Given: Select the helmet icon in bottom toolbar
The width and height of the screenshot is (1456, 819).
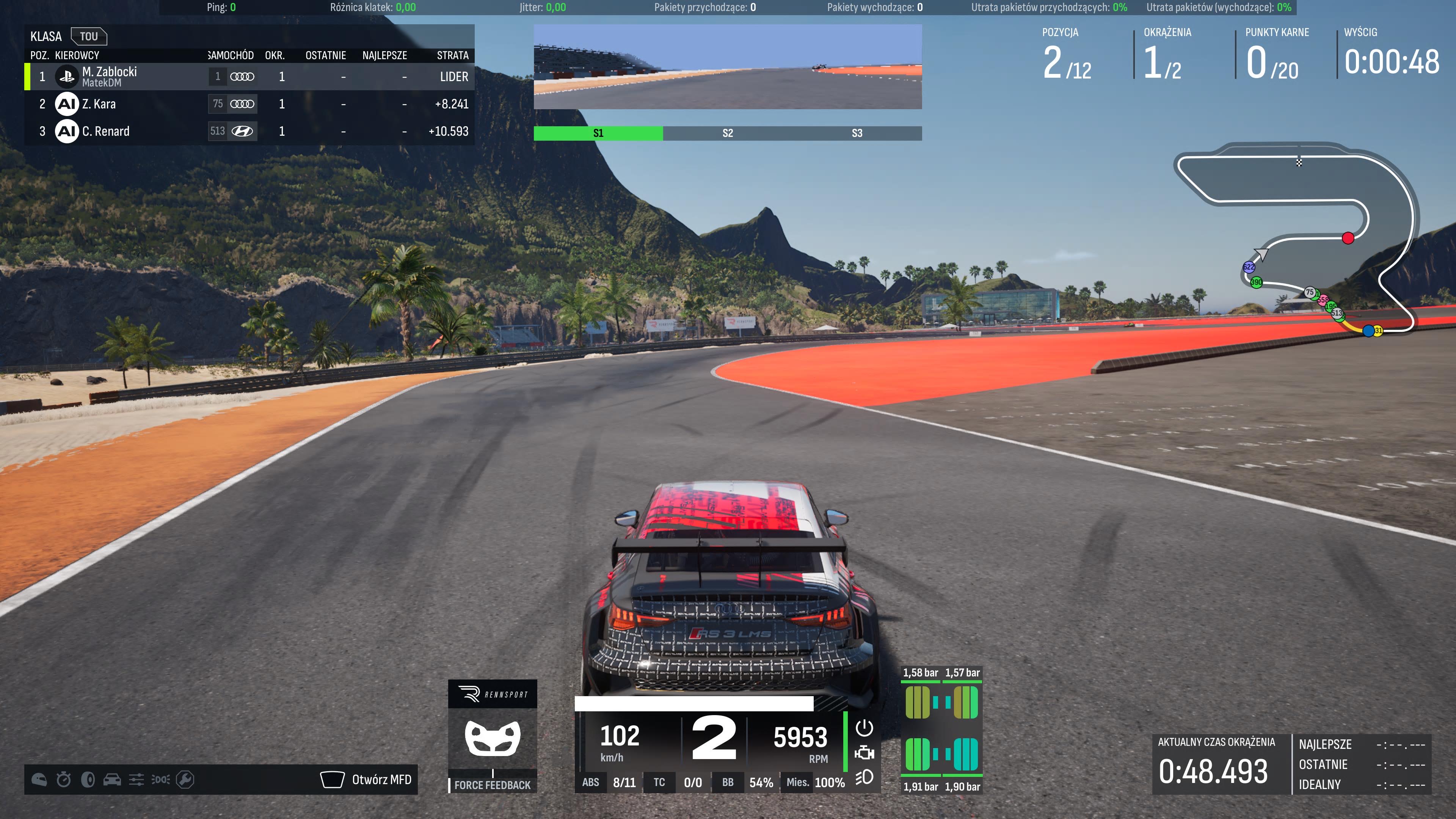Looking at the screenshot, I should pos(38,779).
